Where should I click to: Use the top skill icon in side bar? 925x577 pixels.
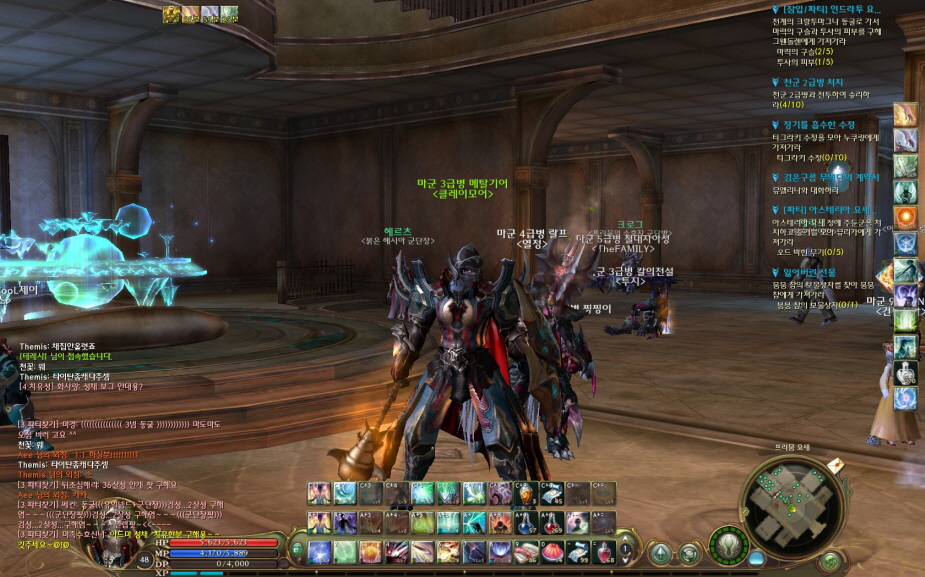(x=905, y=114)
